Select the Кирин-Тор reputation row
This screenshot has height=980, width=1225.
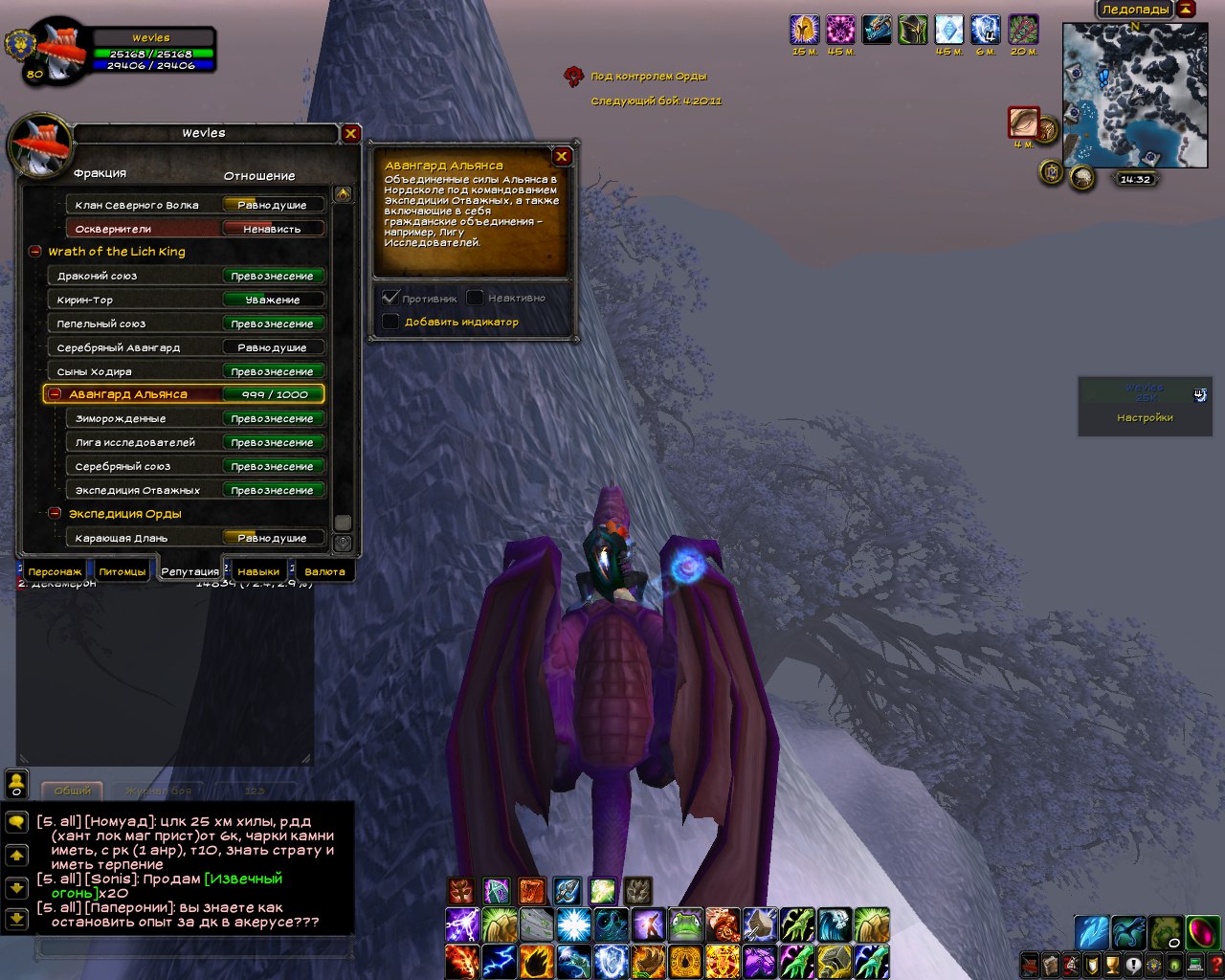coord(187,300)
